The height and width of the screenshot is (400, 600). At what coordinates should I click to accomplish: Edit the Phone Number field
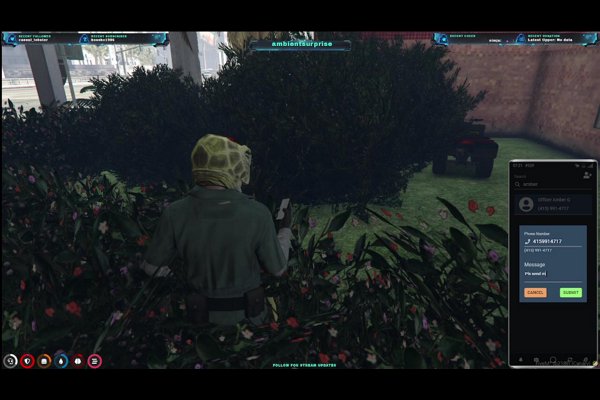click(553, 242)
